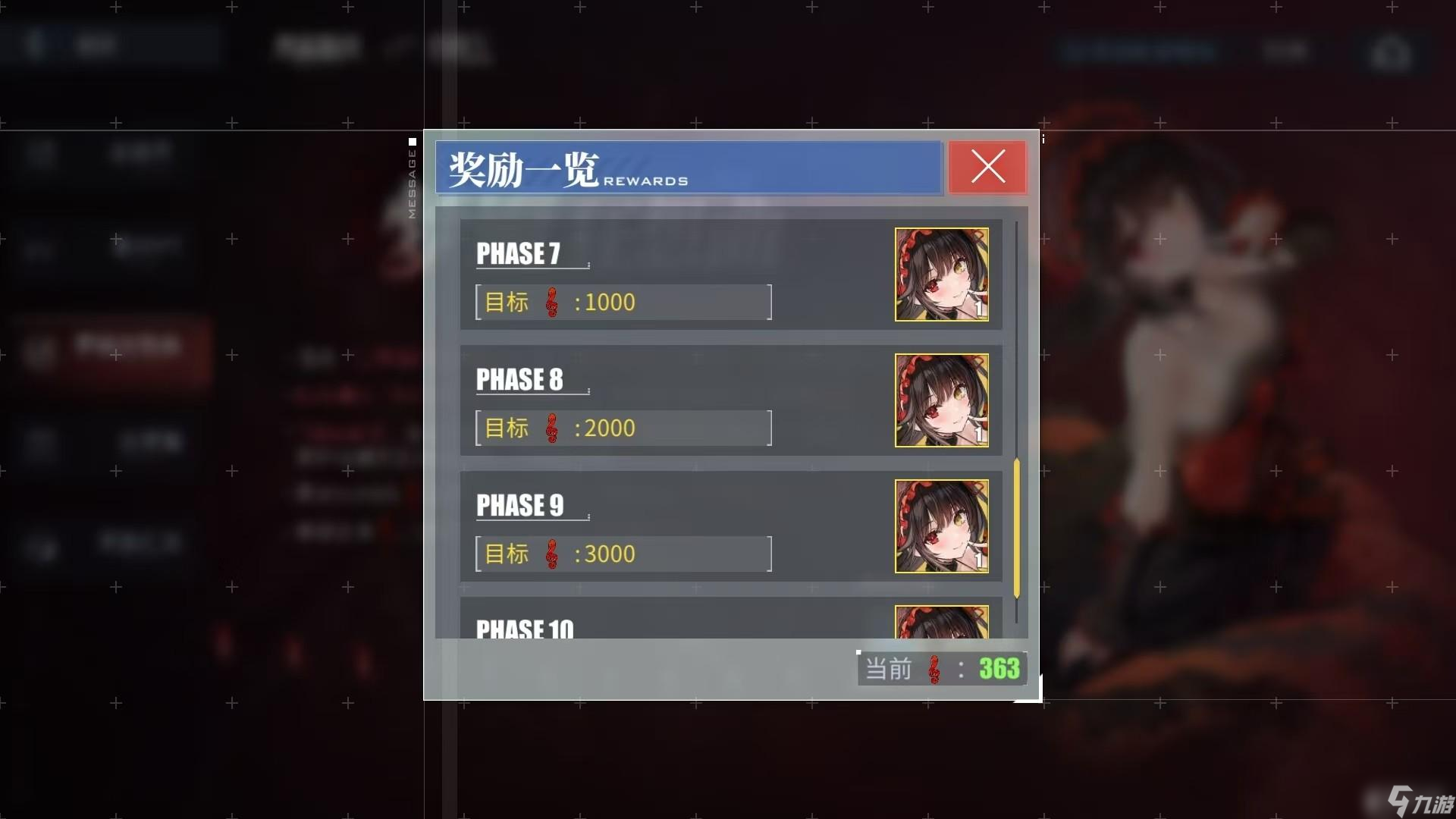Close the 奖励一览 rewards dialog
1456x819 pixels.
click(987, 168)
